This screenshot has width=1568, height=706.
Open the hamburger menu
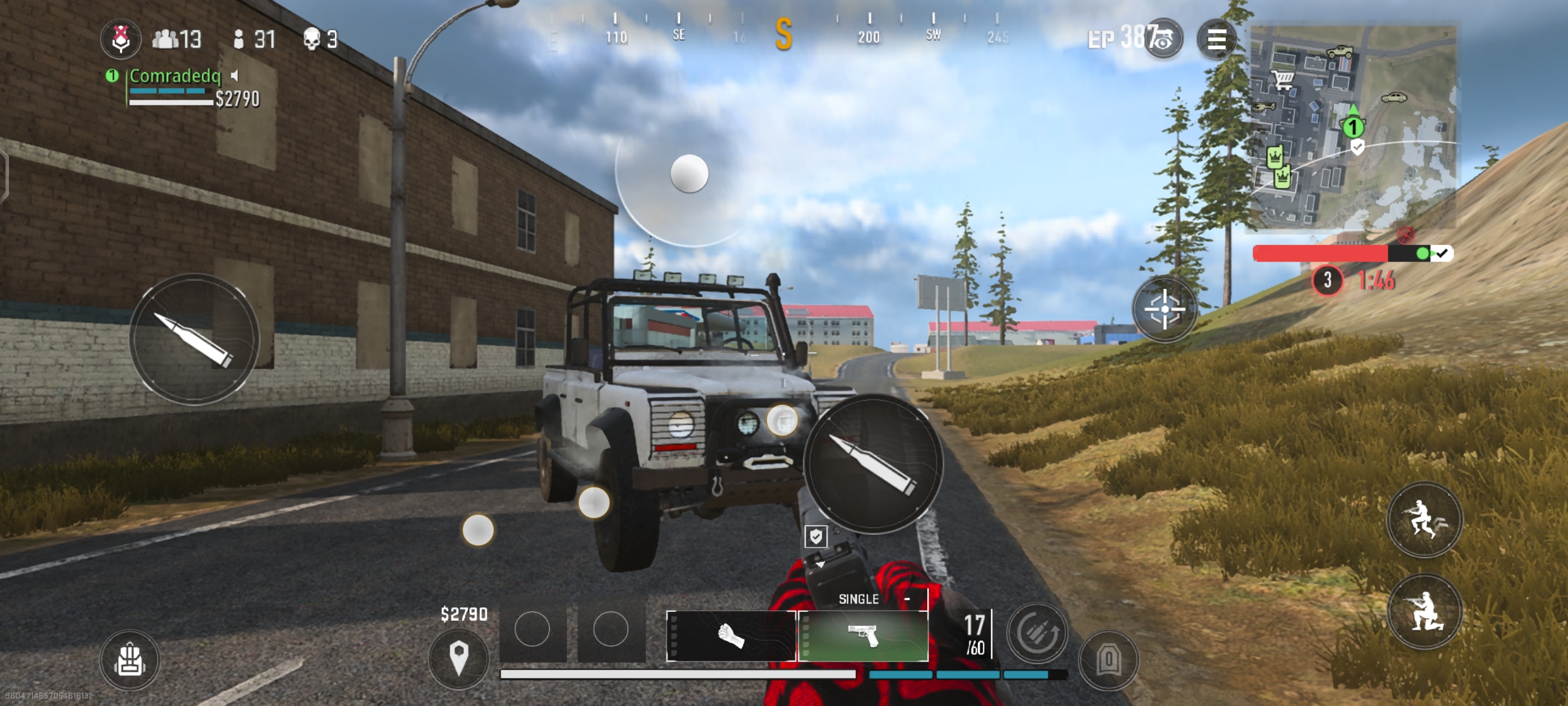[1216, 40]
